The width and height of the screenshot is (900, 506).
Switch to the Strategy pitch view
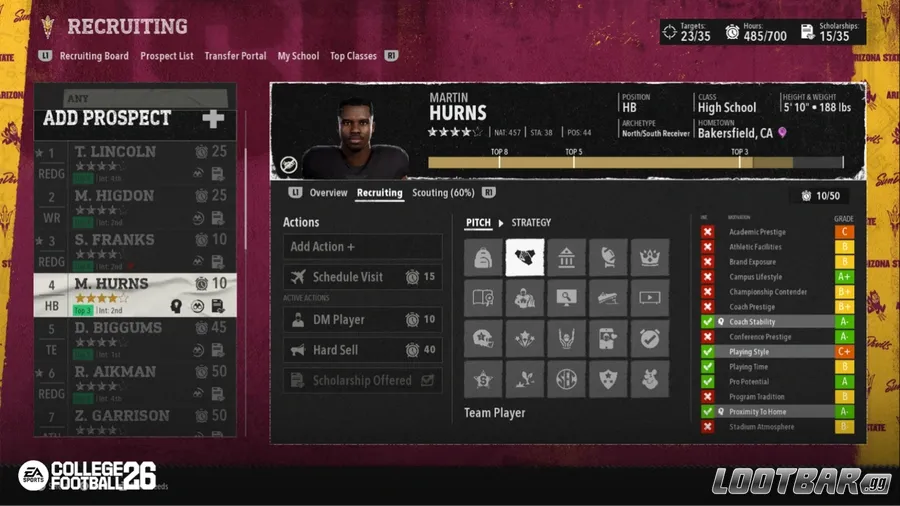point(531,223)
